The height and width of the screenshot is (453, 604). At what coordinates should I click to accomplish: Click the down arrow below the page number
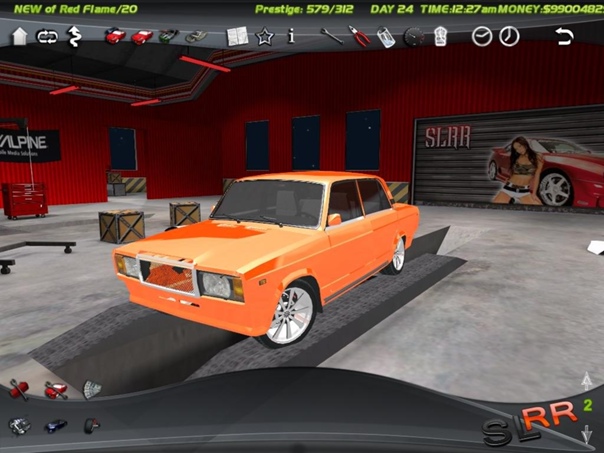pyautogui.click(x=588, y=433)
